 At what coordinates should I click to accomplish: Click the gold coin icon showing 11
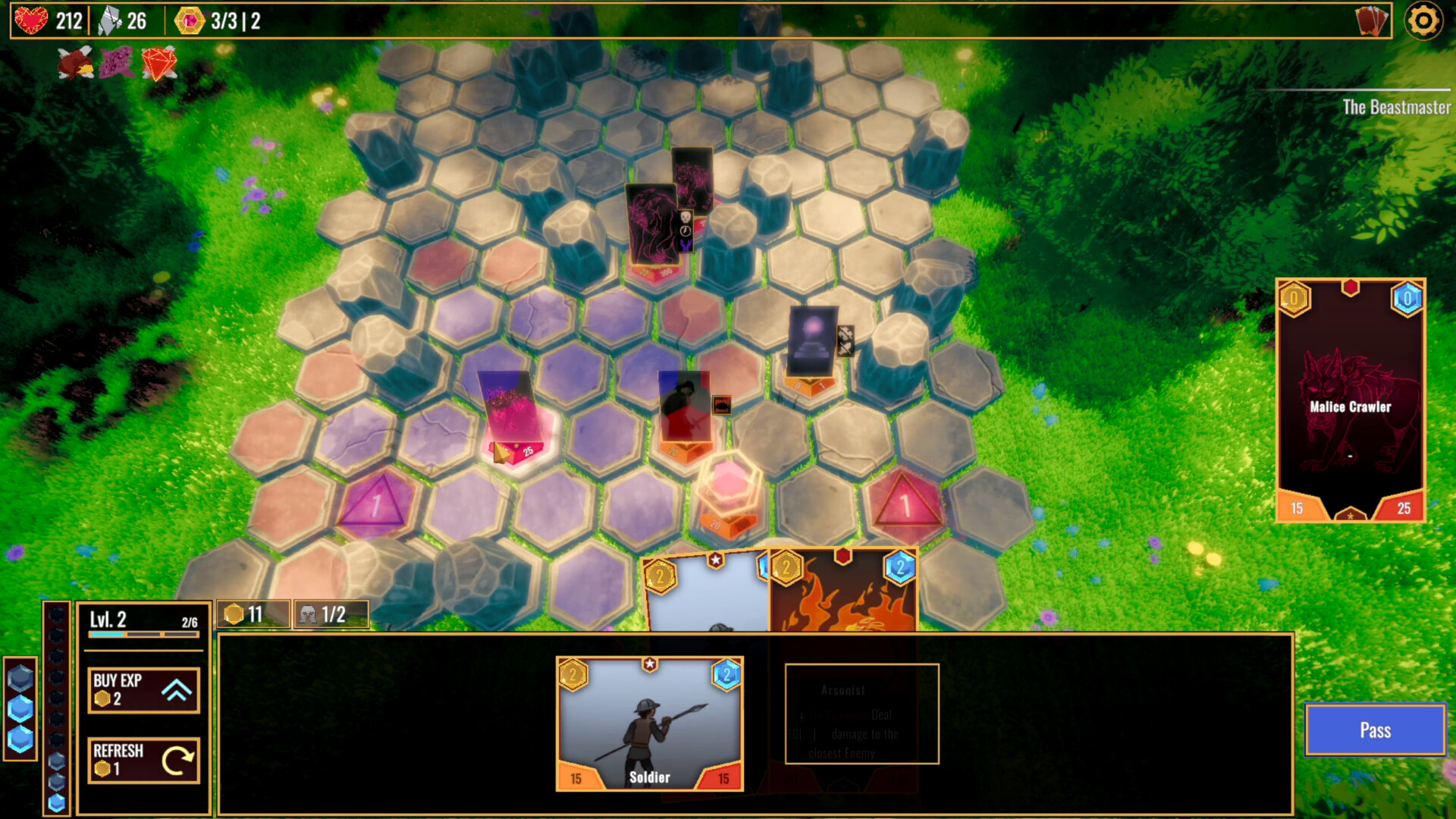236,613
